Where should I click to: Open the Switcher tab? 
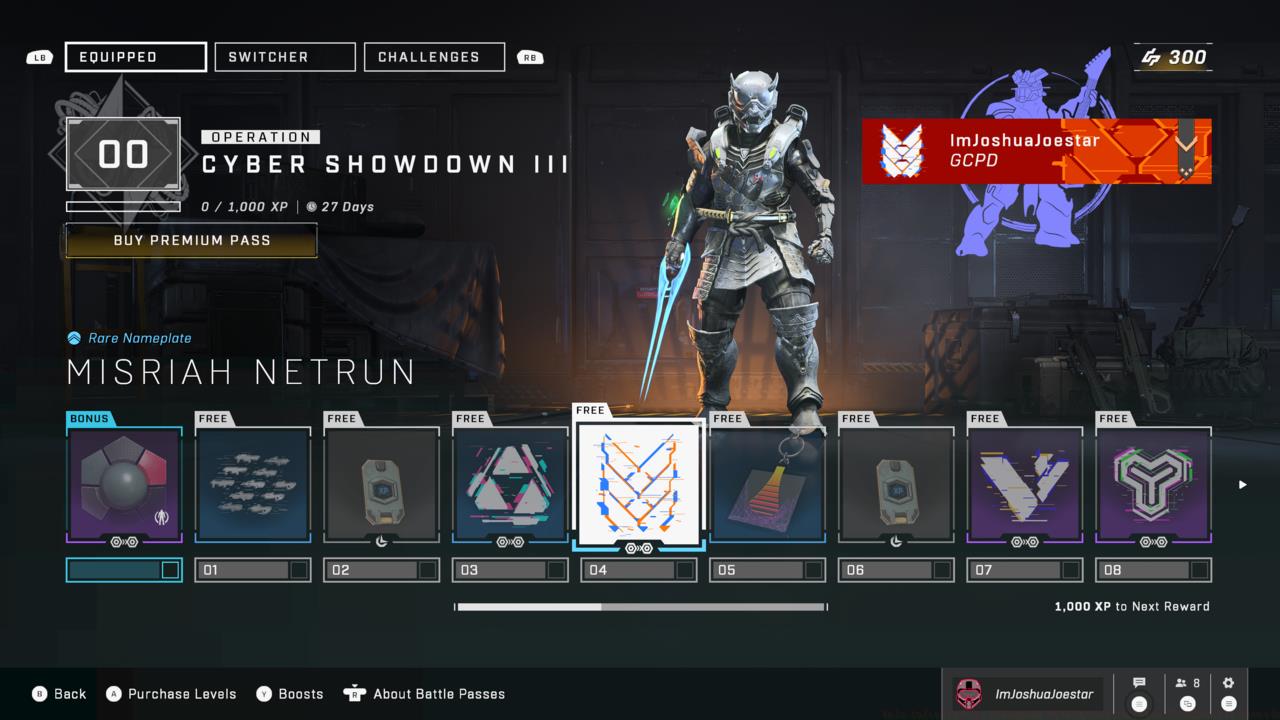point(285,57)
